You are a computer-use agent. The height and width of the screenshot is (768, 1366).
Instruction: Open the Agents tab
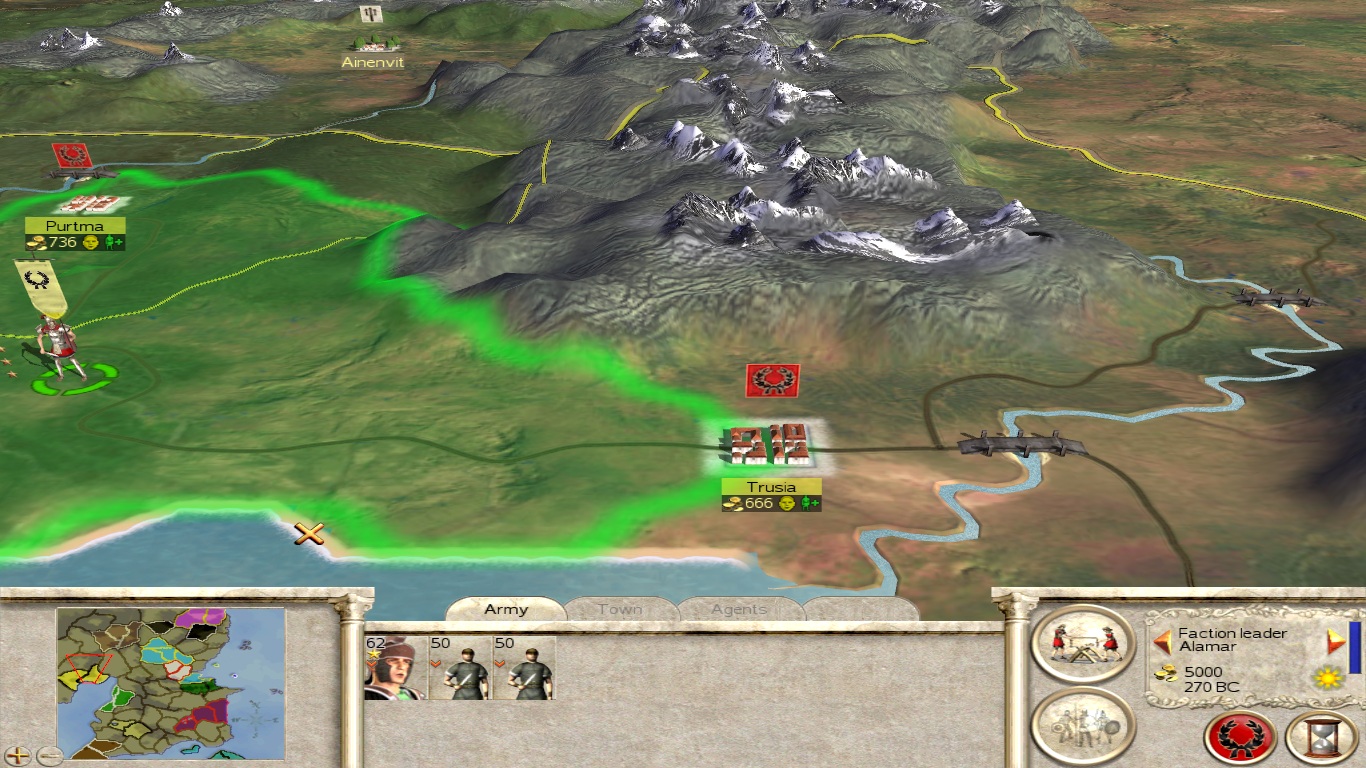click(x=738, y=610)
